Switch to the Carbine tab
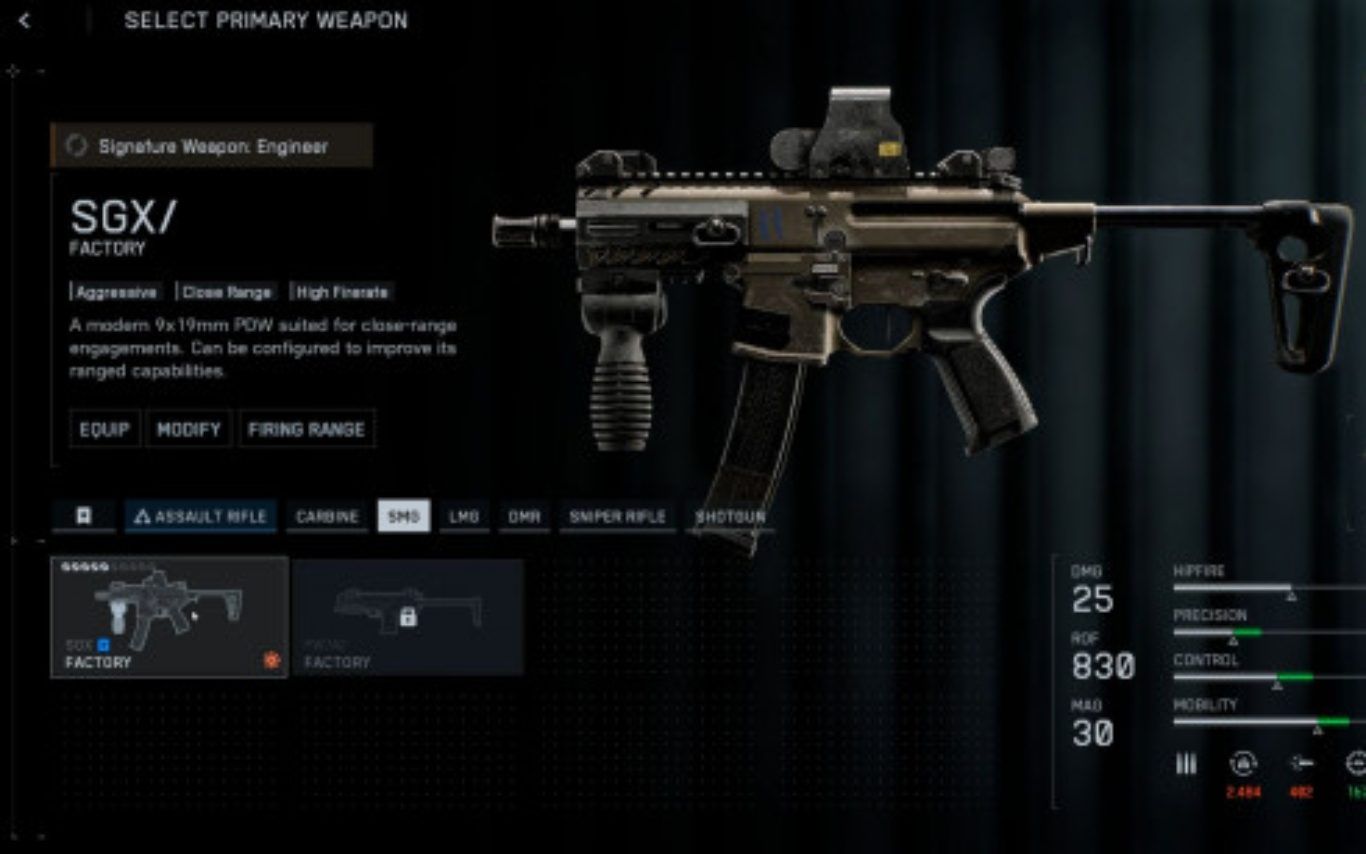 pyautogui.click(x=327, y=516)
